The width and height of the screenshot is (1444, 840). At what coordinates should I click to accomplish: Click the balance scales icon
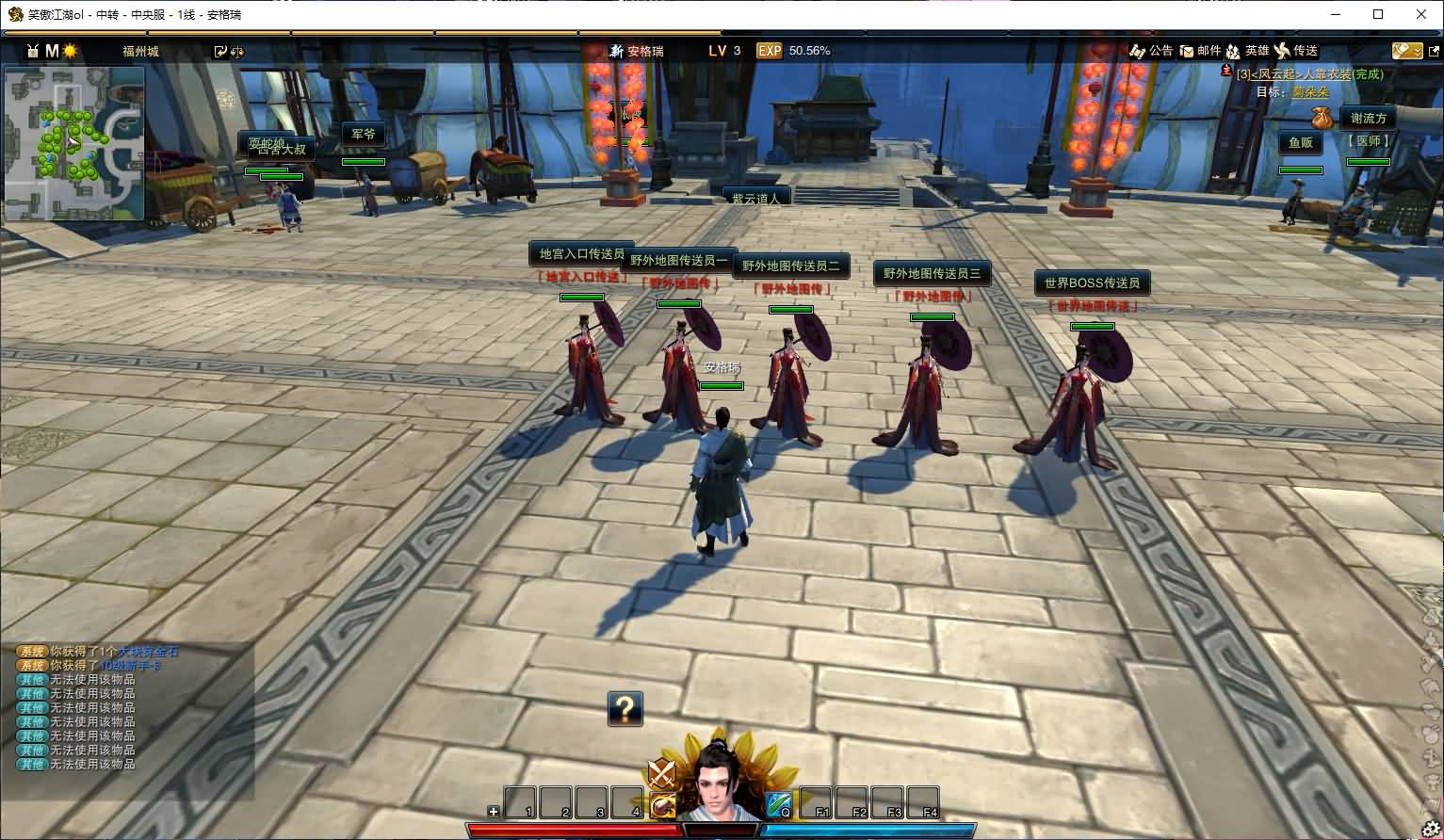coord(236,52)
